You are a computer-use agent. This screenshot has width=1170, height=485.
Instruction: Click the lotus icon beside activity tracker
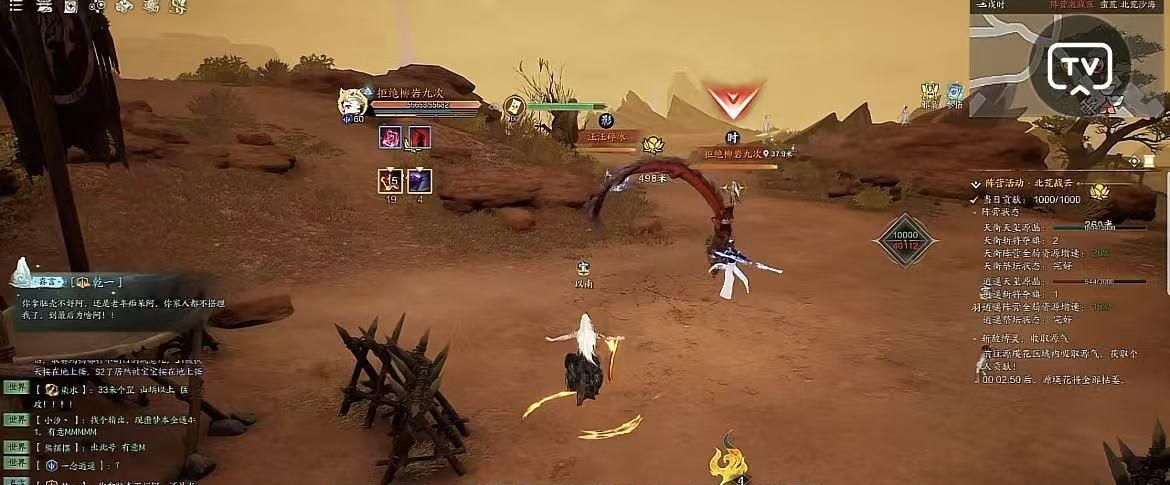(1099, 190)
